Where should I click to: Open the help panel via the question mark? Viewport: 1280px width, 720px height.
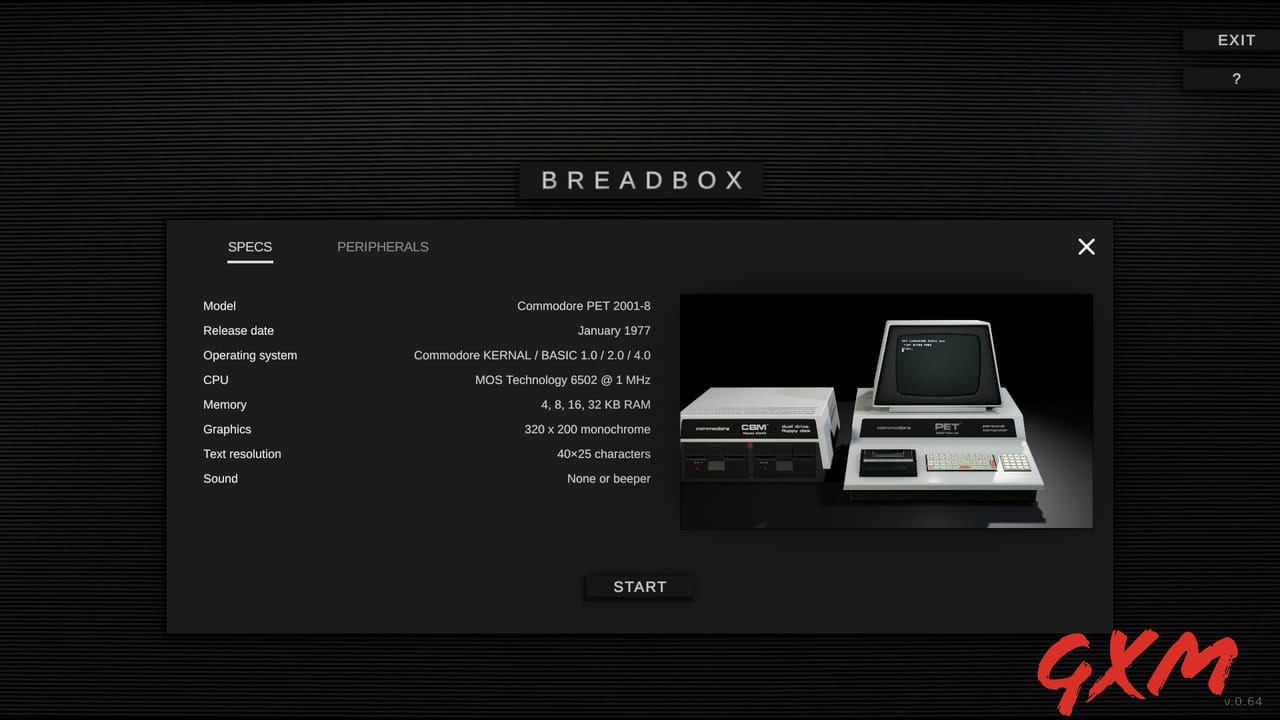1236,78
